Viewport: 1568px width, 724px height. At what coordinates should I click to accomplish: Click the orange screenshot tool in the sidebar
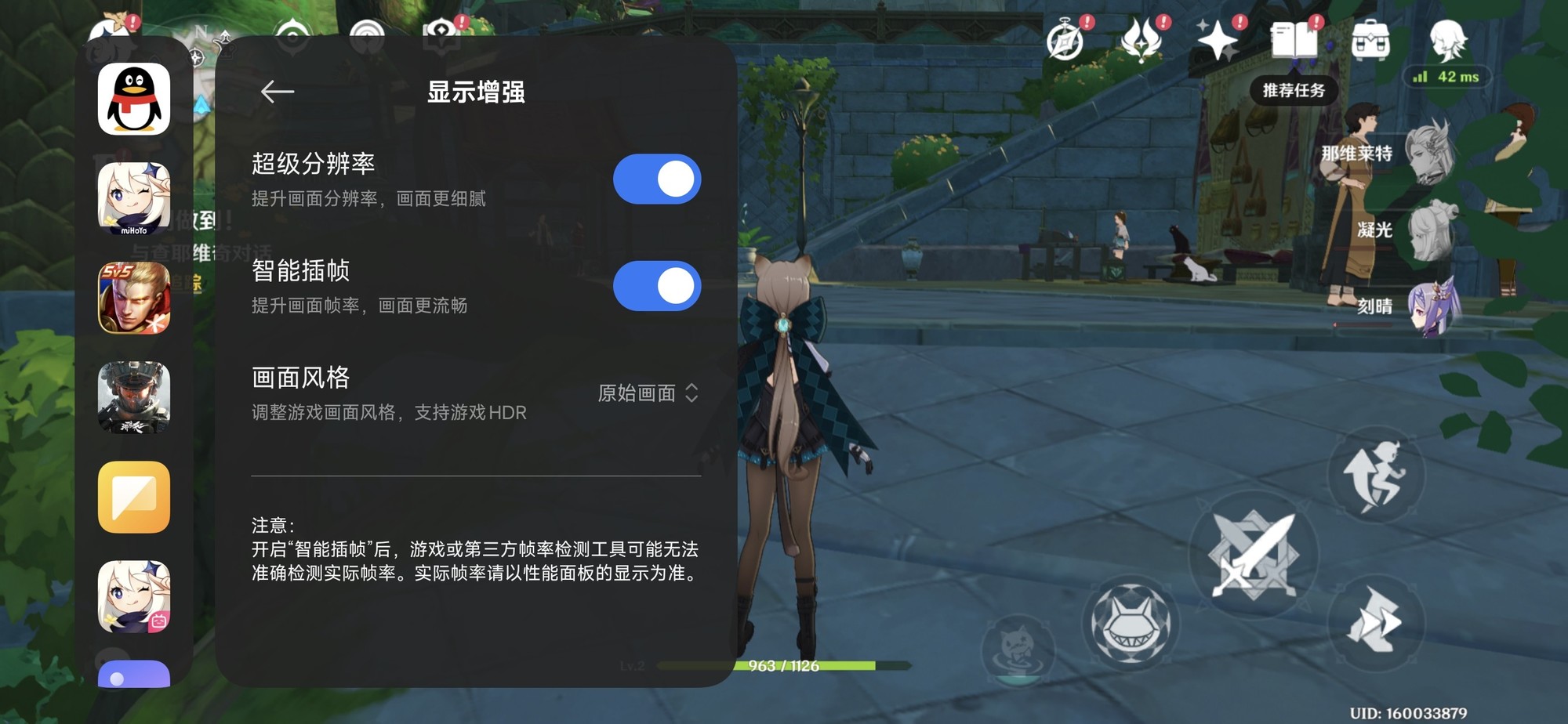(133, 498)
